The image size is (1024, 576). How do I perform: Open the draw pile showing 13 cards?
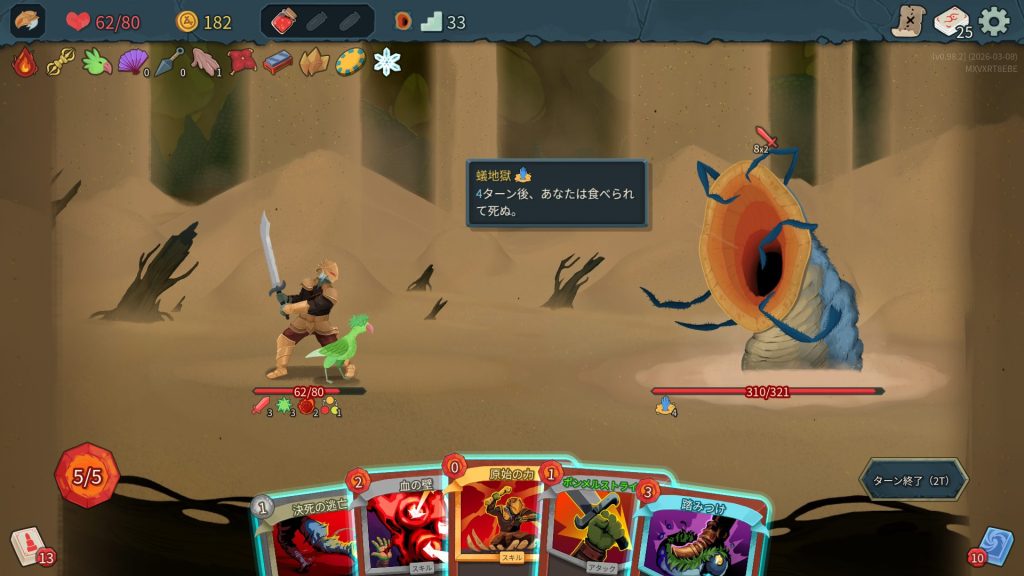(x=28, y=546)
